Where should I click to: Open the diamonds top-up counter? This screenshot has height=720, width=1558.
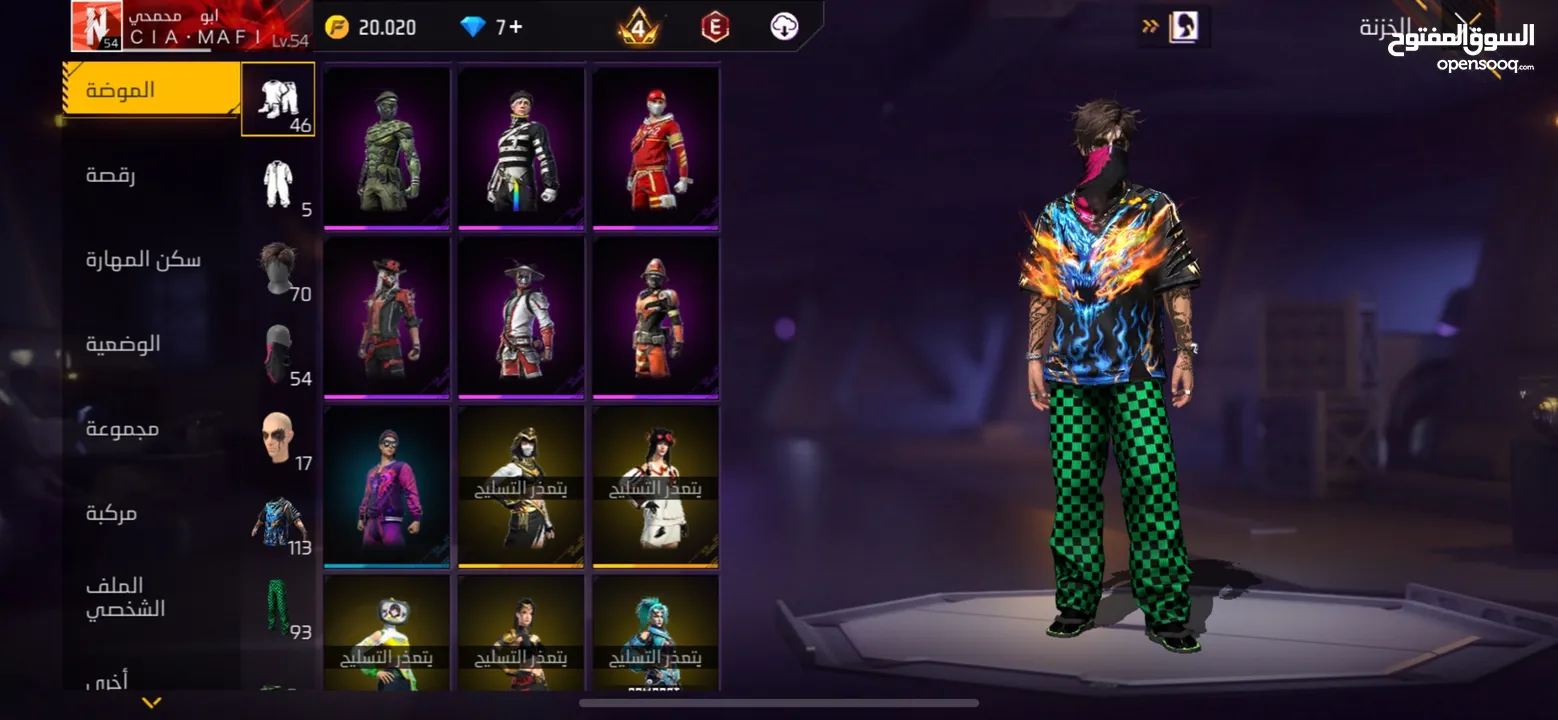click(x=491, y=27)
